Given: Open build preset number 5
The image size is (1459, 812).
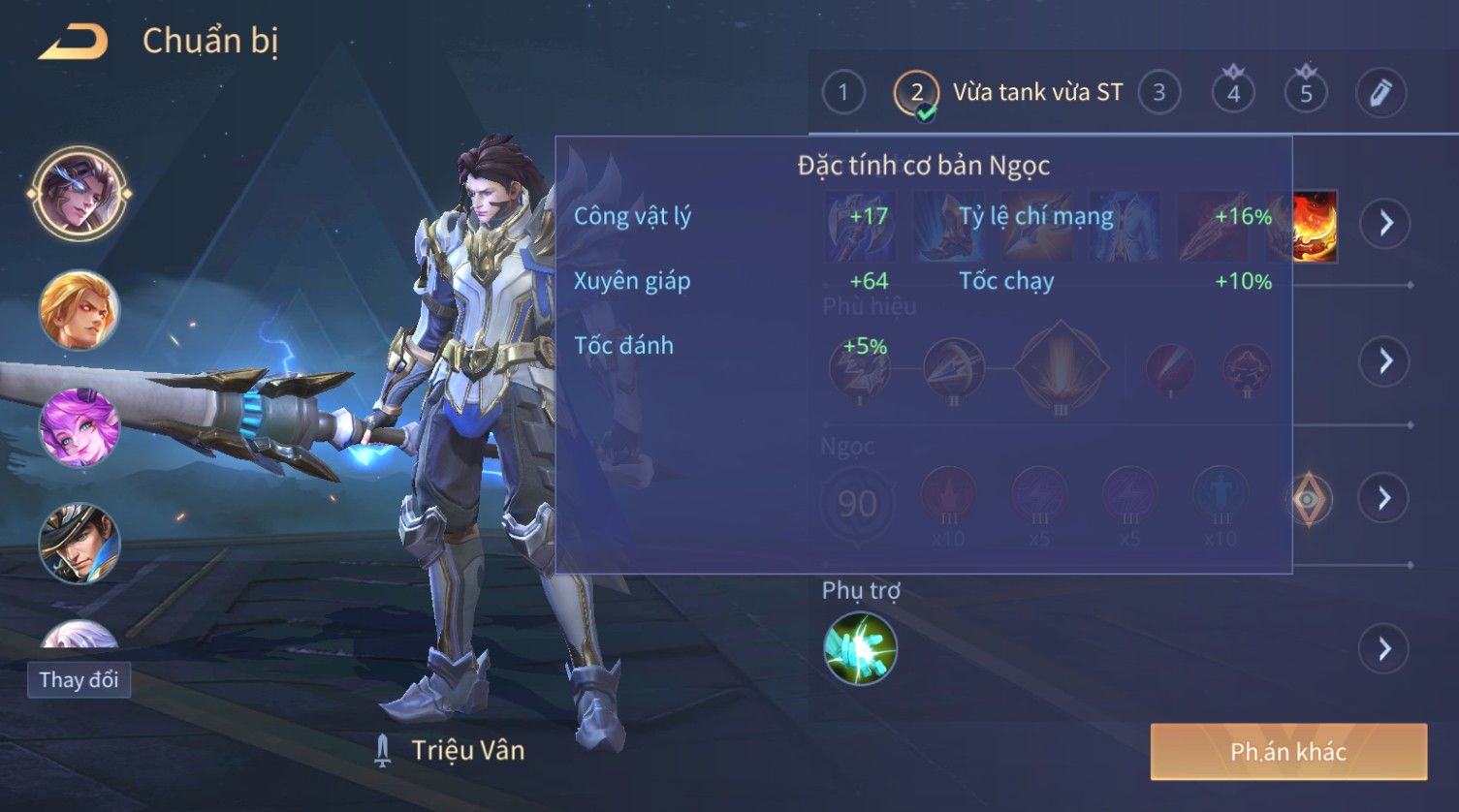Looking at the screenshot, I should point(1306,93).
